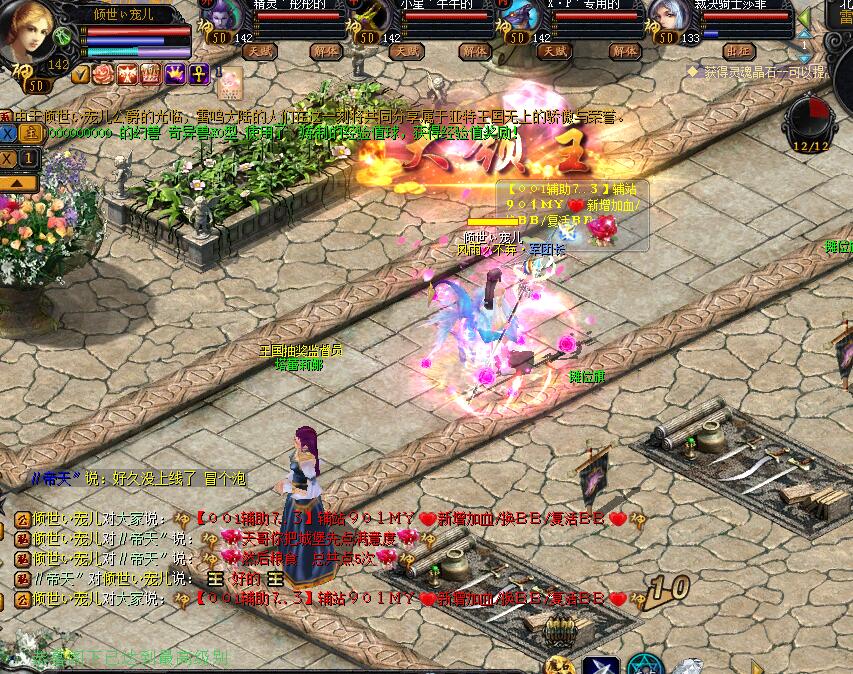Click the golden ankh buff icon

point(199,74)
